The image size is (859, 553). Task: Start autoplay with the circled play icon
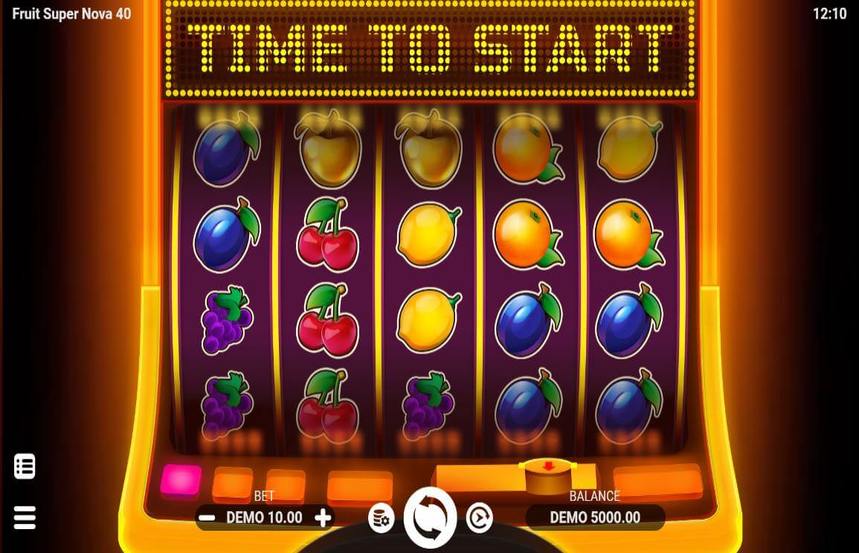click(480, 517)
